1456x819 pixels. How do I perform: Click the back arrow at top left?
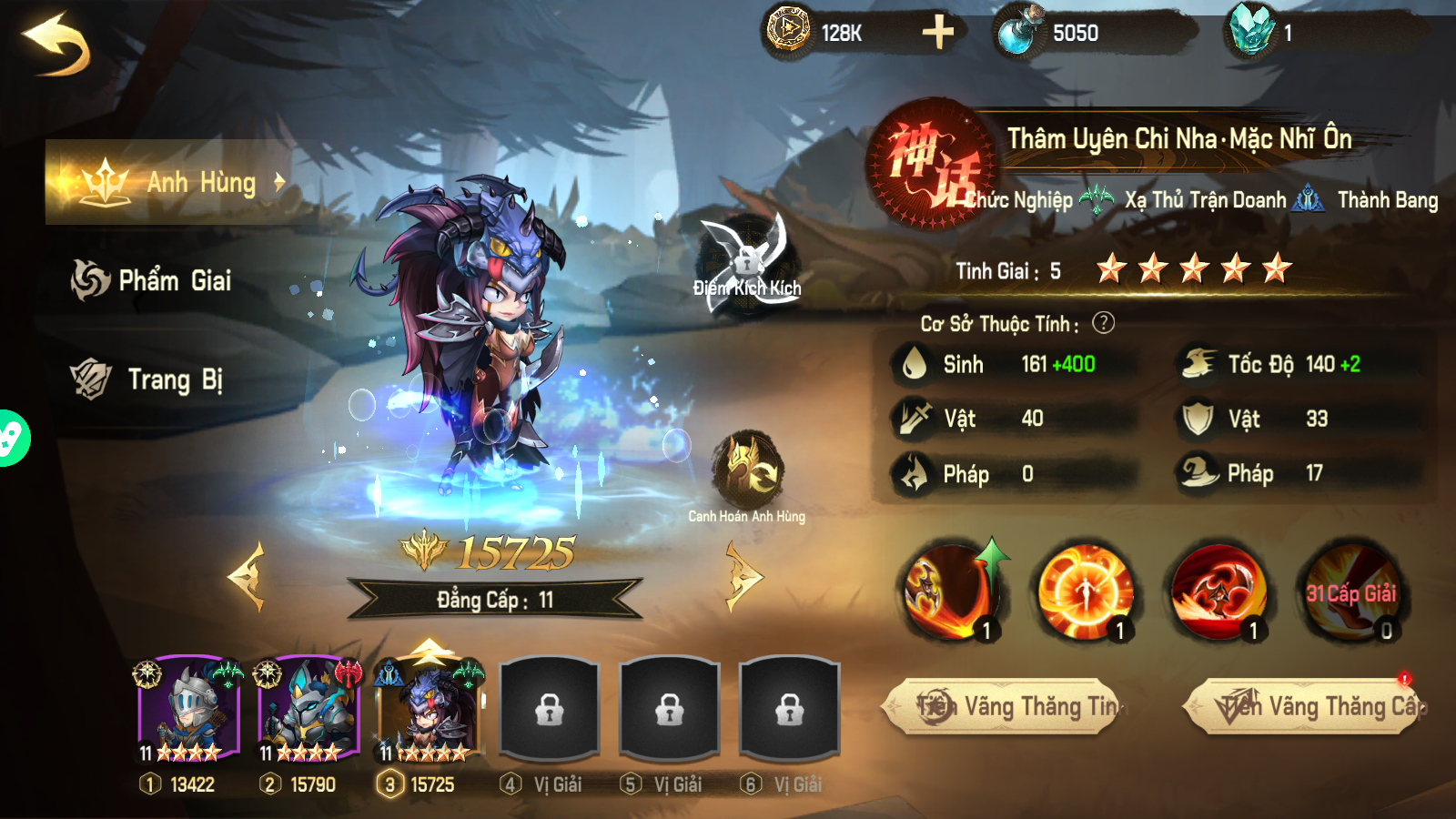point(56,43)
